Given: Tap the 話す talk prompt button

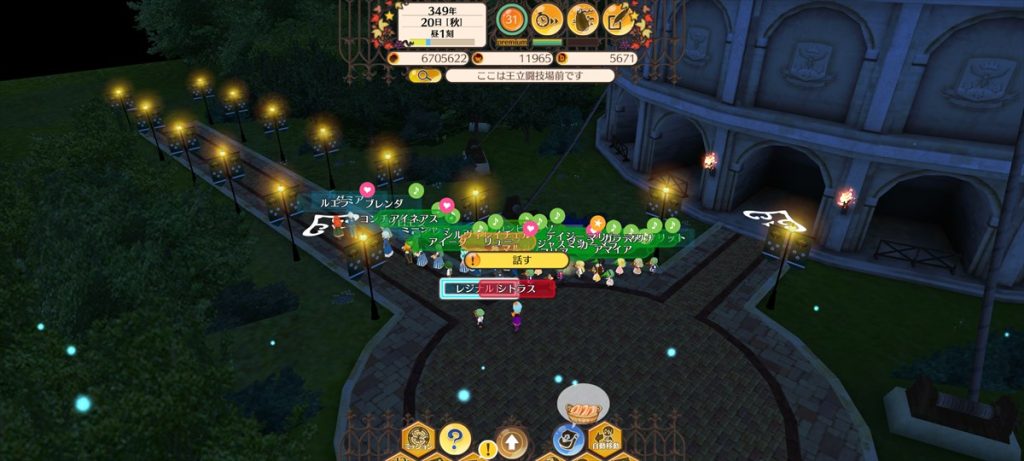Looking at the screenshot, I should pyautogui.click(x=517, y=260).
